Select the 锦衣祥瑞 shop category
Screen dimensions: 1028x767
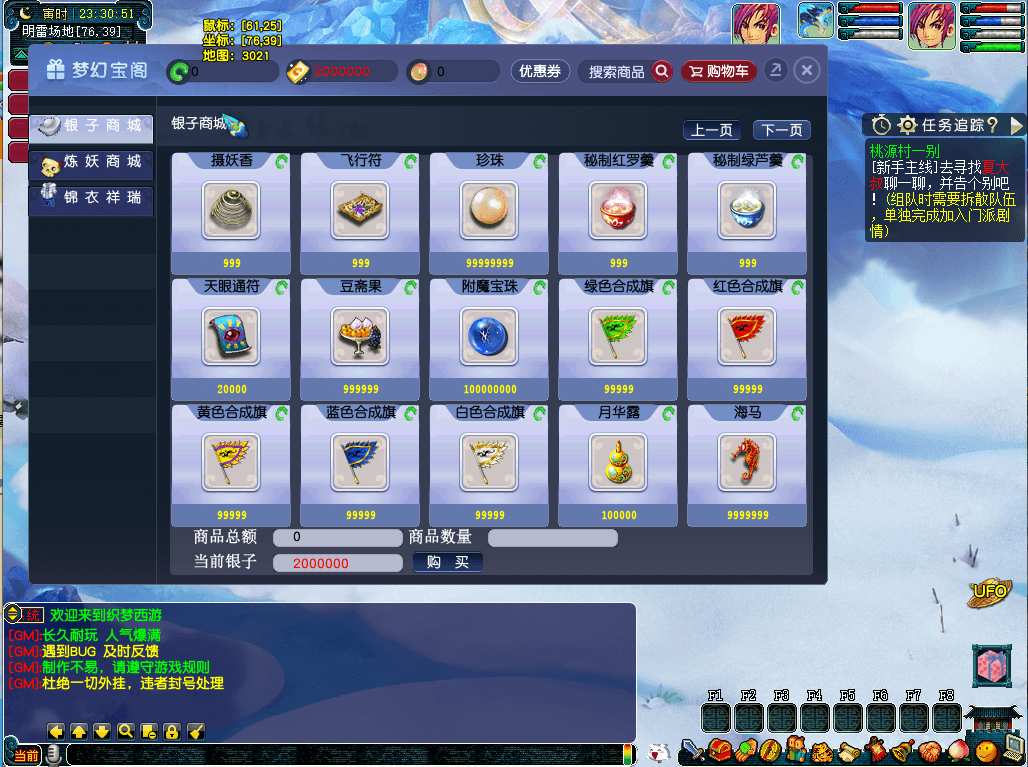click(x=91, y=198)
